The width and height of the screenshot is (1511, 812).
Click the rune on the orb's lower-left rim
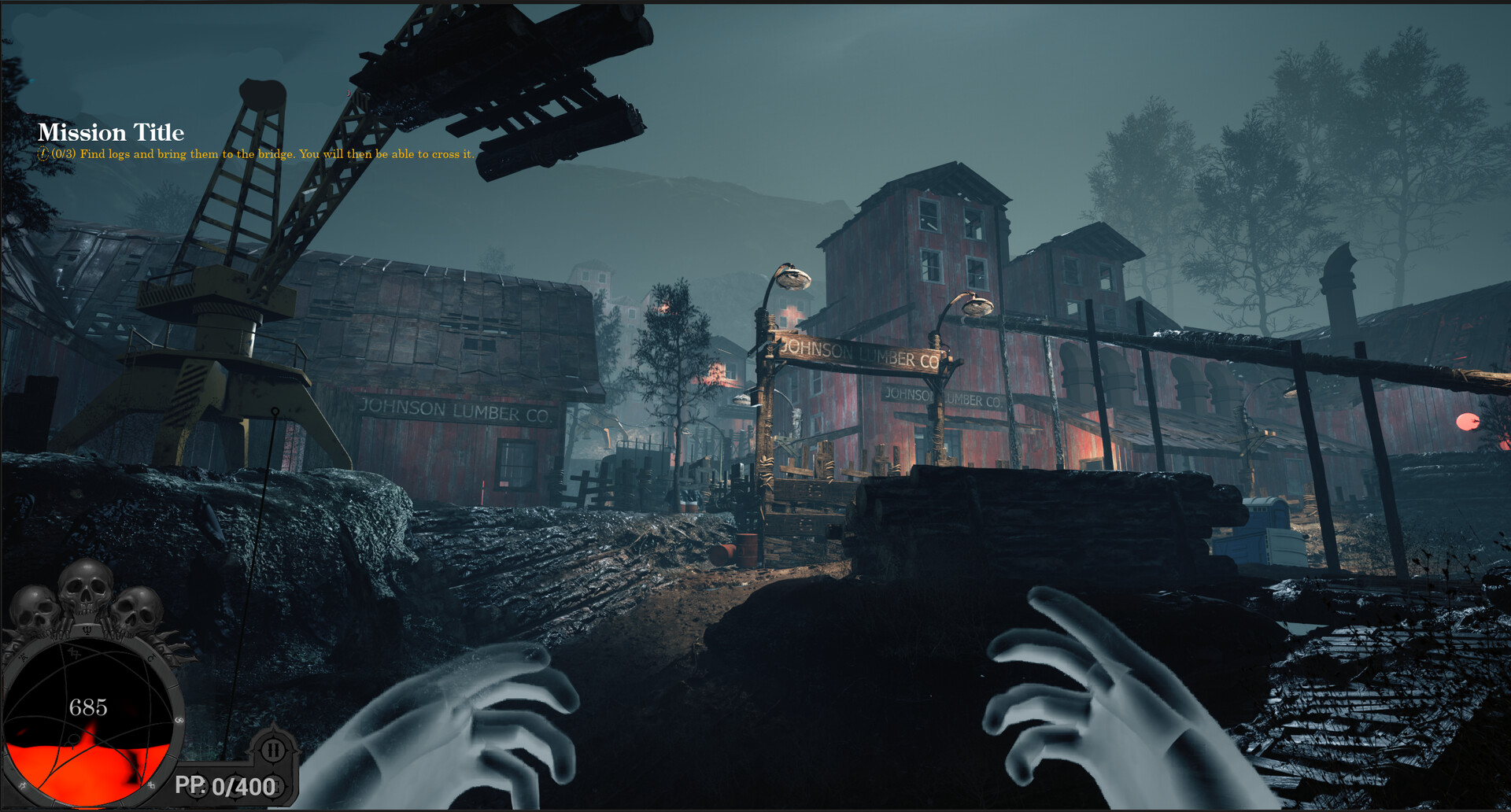[x=21, y=784]
